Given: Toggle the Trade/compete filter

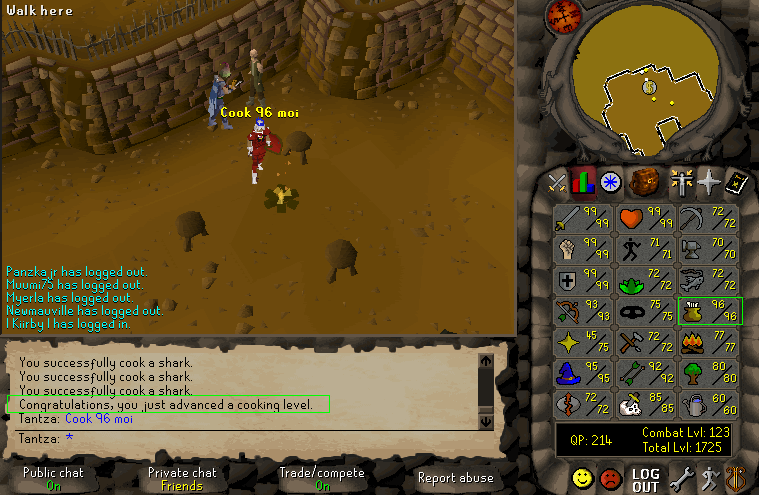Looking at the screenshot, I should click(x=322, y=478).
